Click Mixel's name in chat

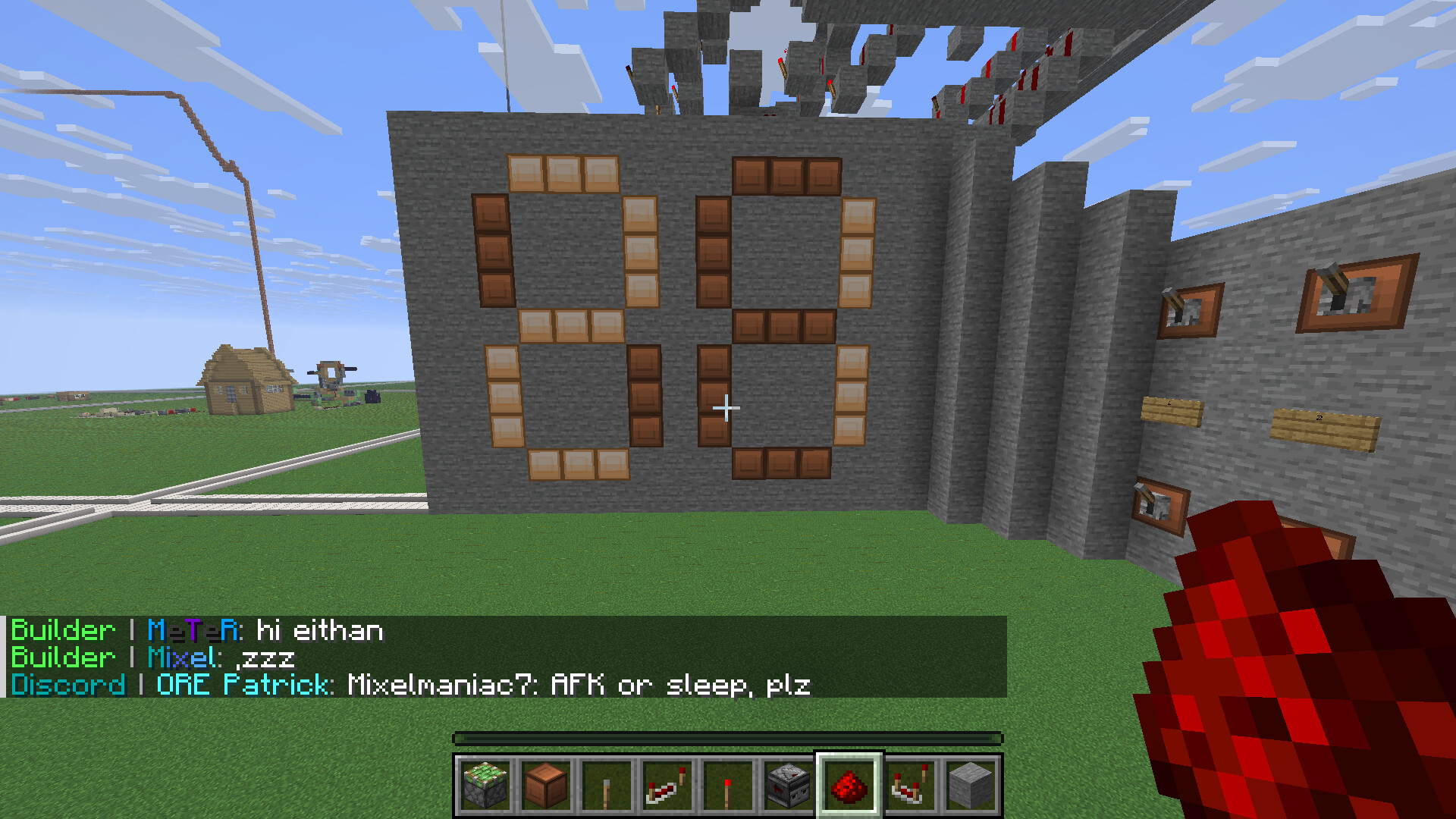click(x=182, y=657)
